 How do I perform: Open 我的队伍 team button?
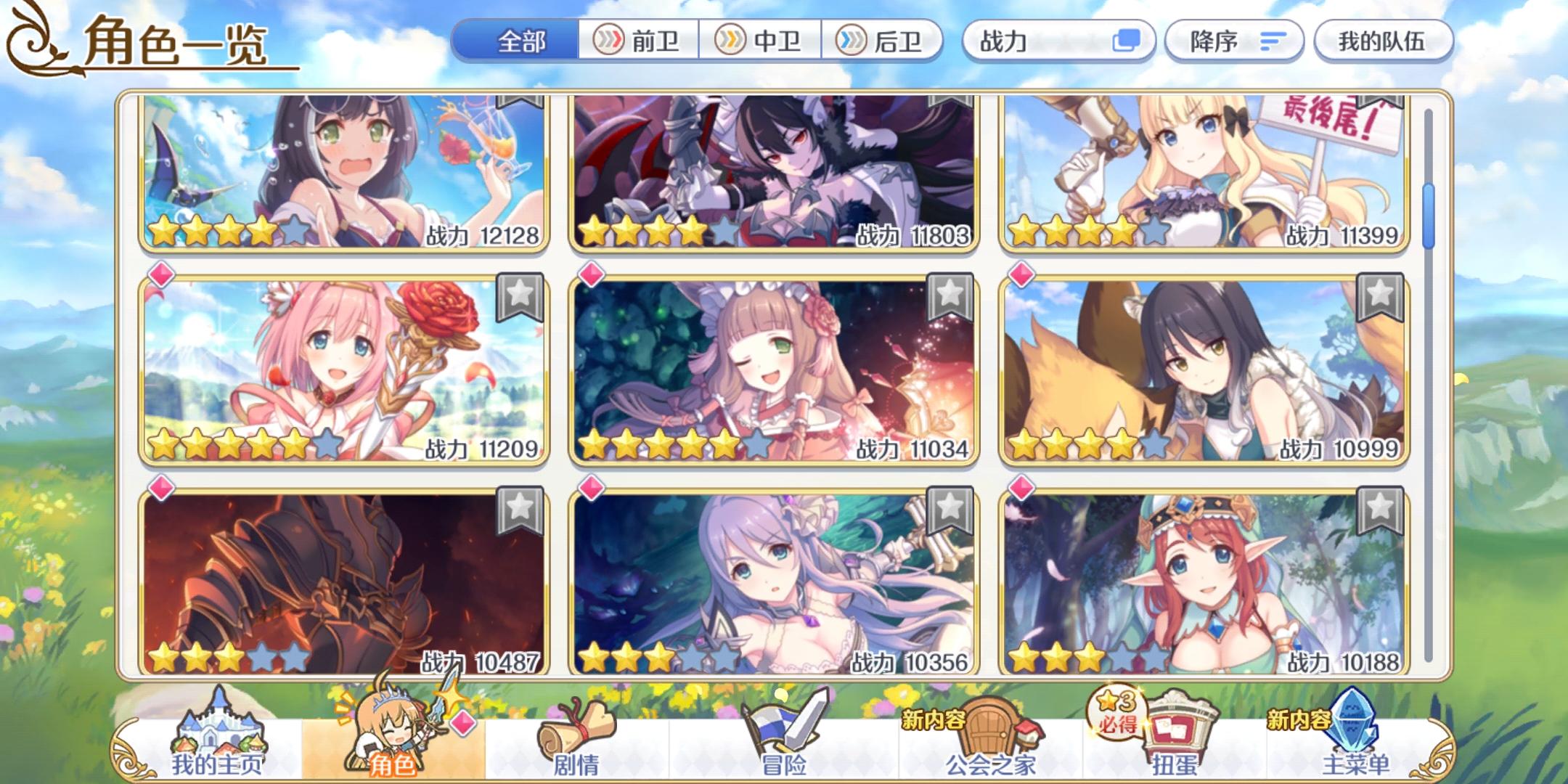coord(1383,41)
